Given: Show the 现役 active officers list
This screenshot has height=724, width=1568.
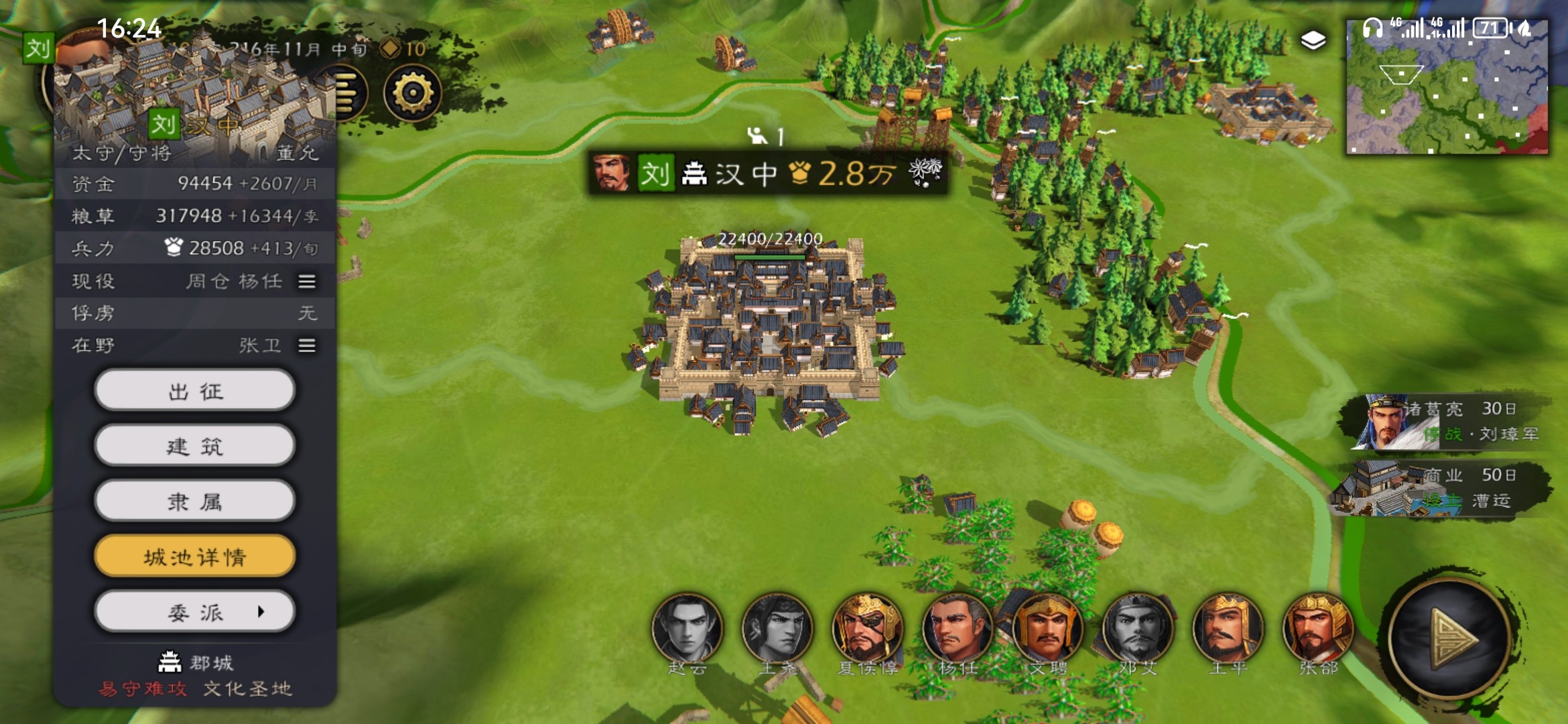Looking at the screenshot, I should click(x=307, y=282).
